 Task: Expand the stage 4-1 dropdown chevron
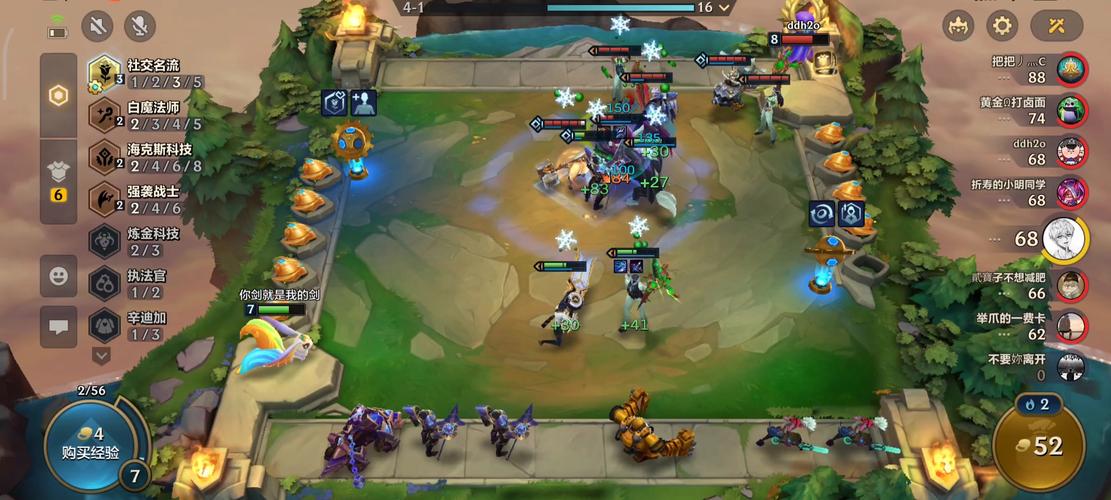(726, 7)
